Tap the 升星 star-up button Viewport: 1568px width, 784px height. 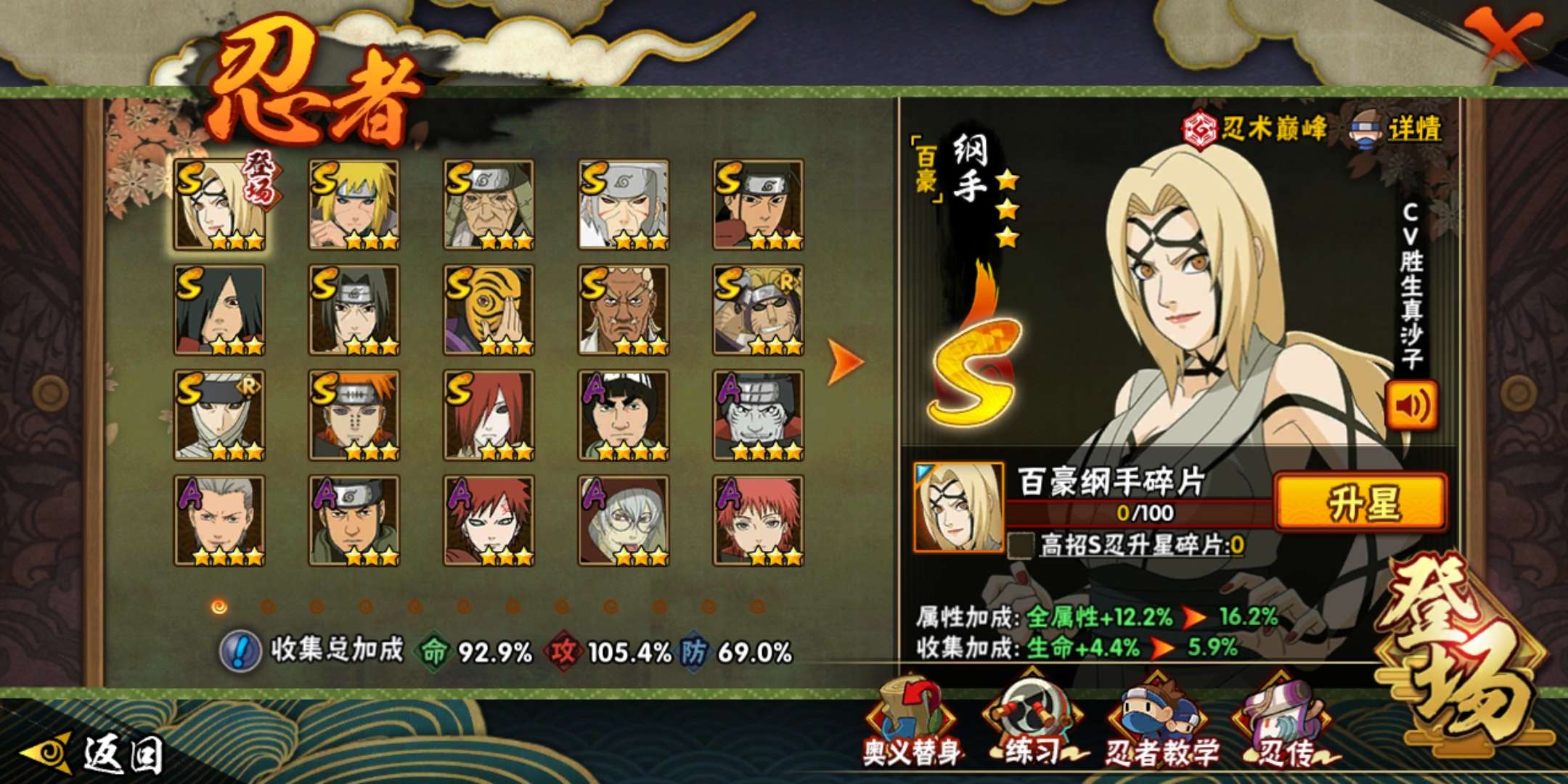click(x=1360, y=503)
